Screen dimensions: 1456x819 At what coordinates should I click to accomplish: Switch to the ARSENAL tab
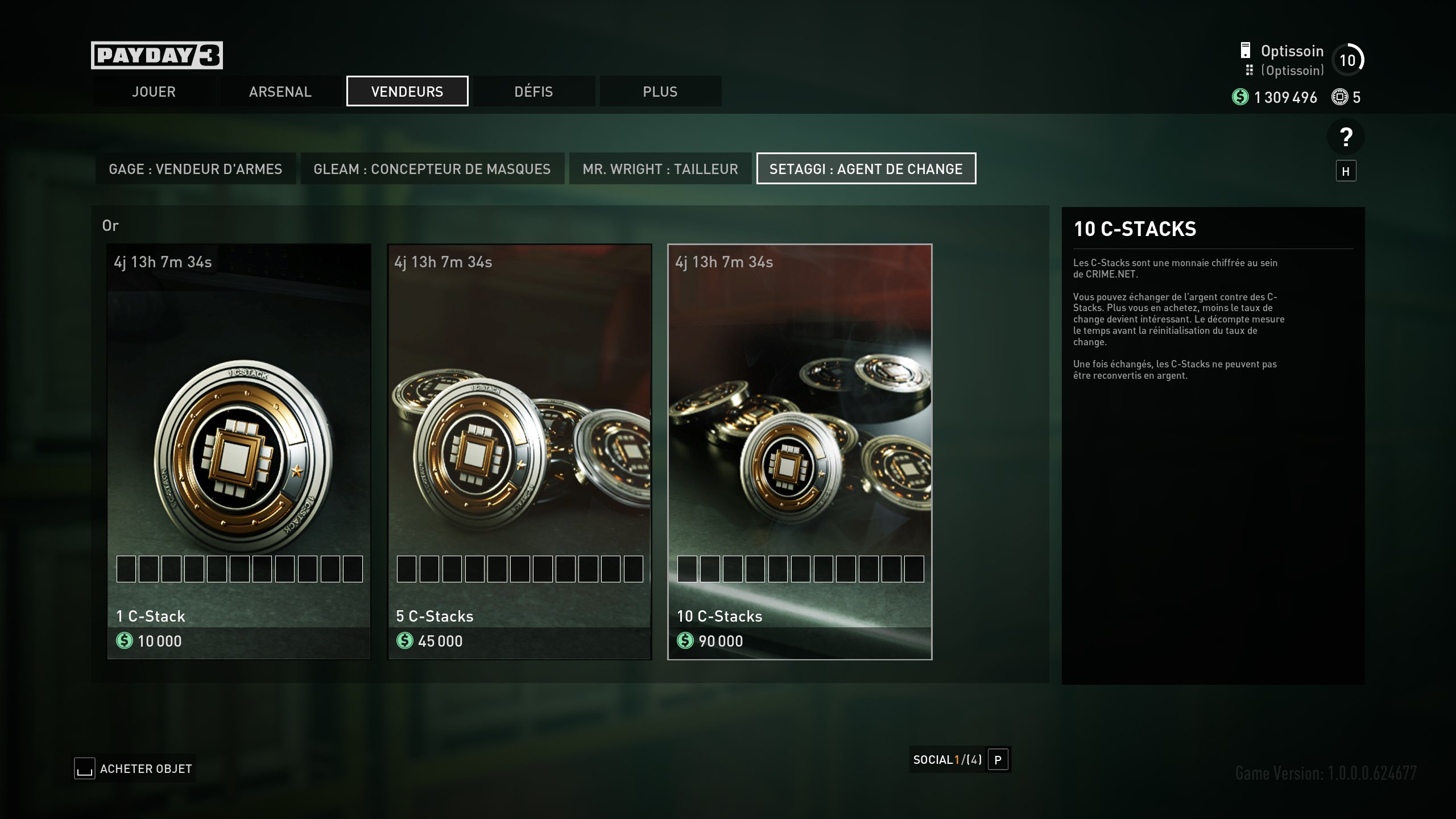point(280,92)
